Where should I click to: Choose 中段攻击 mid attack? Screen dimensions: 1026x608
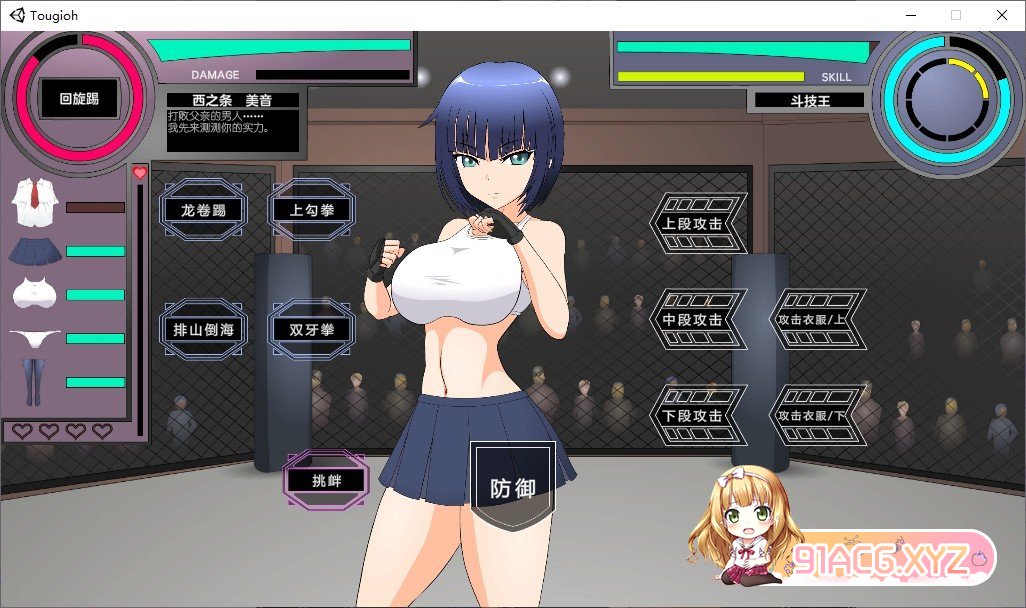tap(697, 319)
